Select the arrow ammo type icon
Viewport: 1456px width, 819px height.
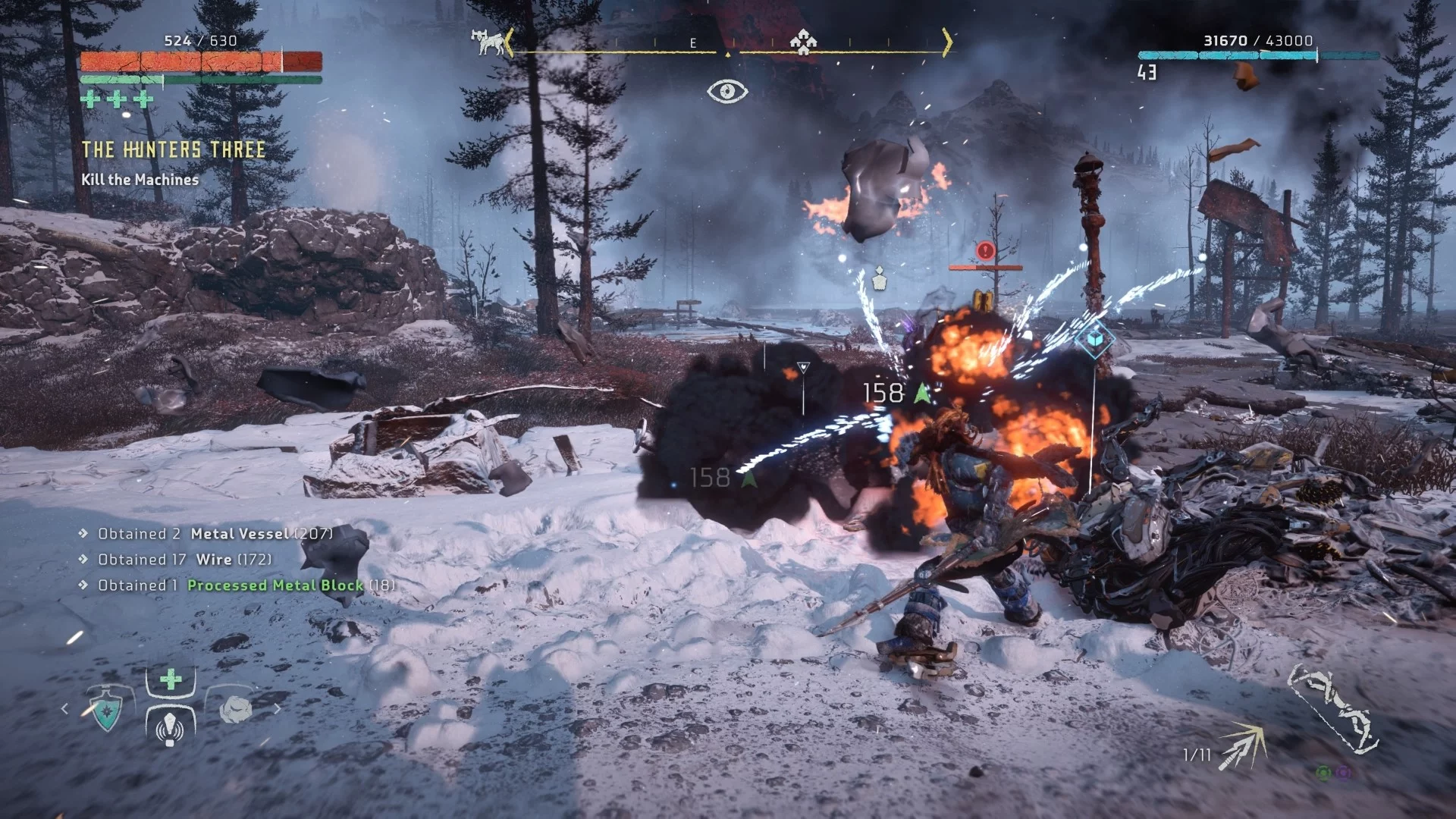point(1242,746)
